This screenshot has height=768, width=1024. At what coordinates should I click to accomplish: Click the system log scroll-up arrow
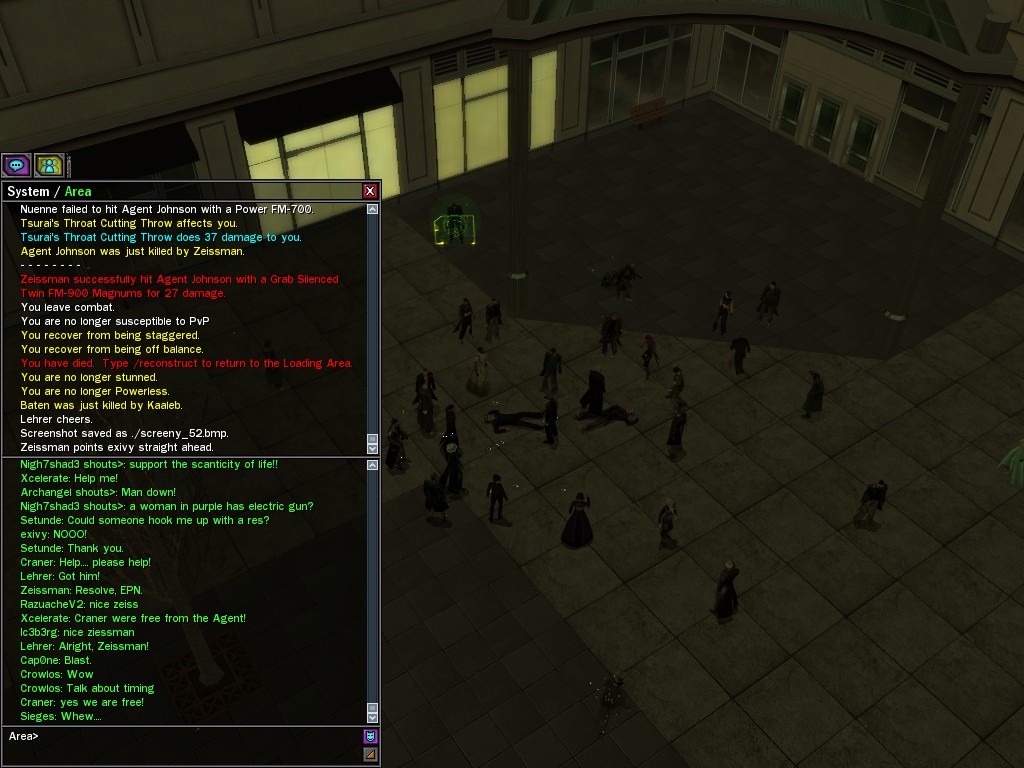click(x=373, y=209)
